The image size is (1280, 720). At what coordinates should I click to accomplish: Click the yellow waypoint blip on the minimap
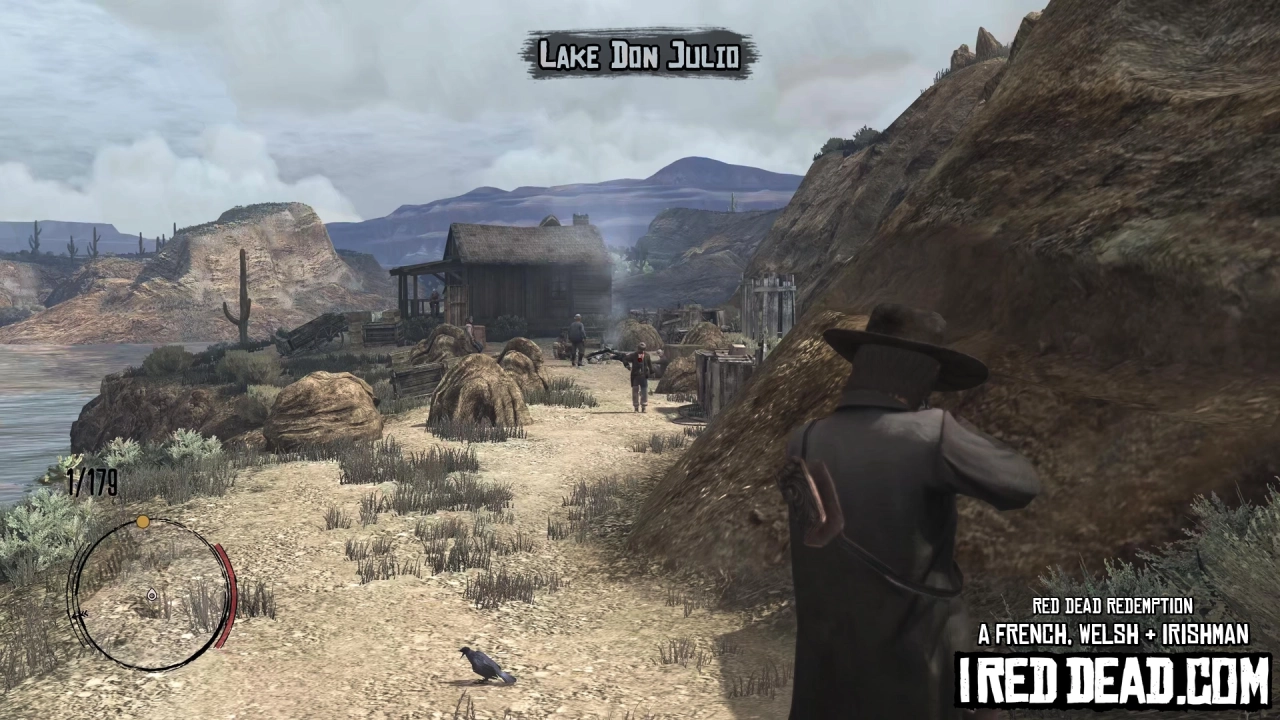point(142,521)
